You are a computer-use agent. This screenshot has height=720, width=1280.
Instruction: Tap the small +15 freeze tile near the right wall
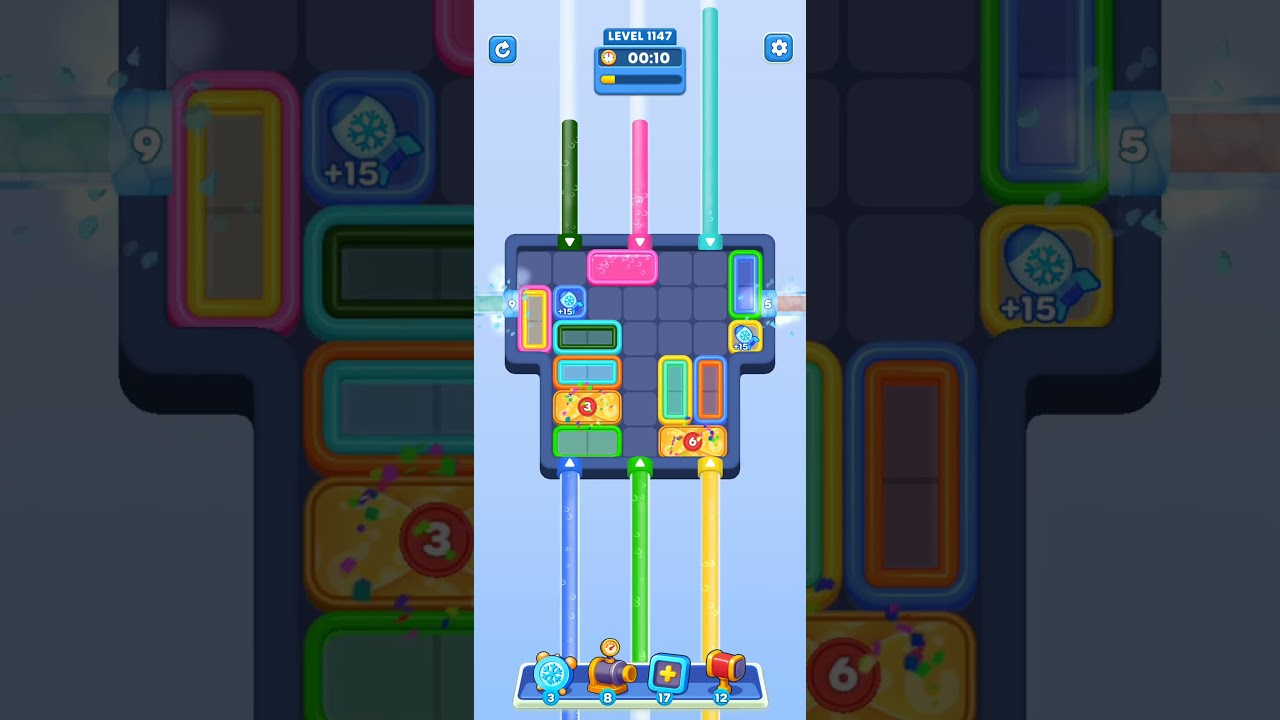pyautogui.click(x=747, y=338)
